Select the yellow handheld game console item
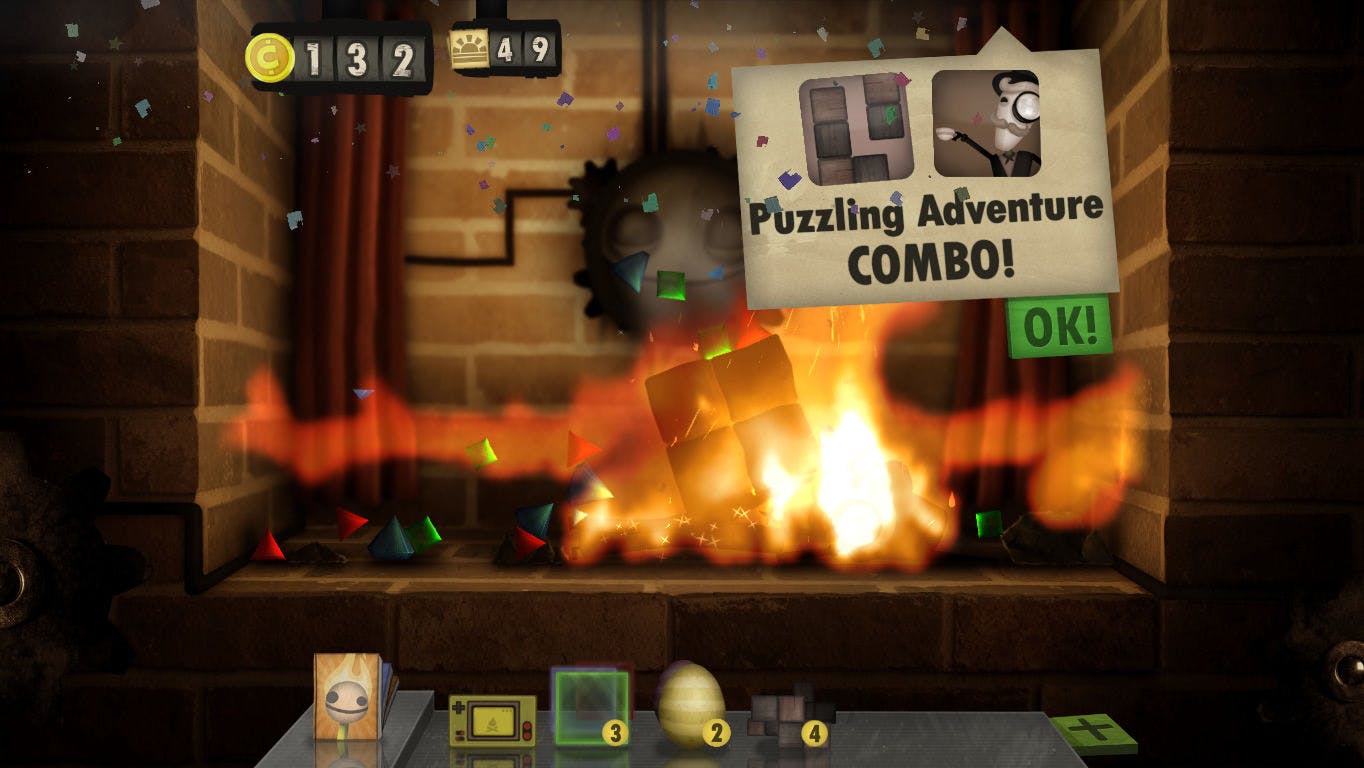The width and height of the screenshot is (1364, 768). point(491,720)
